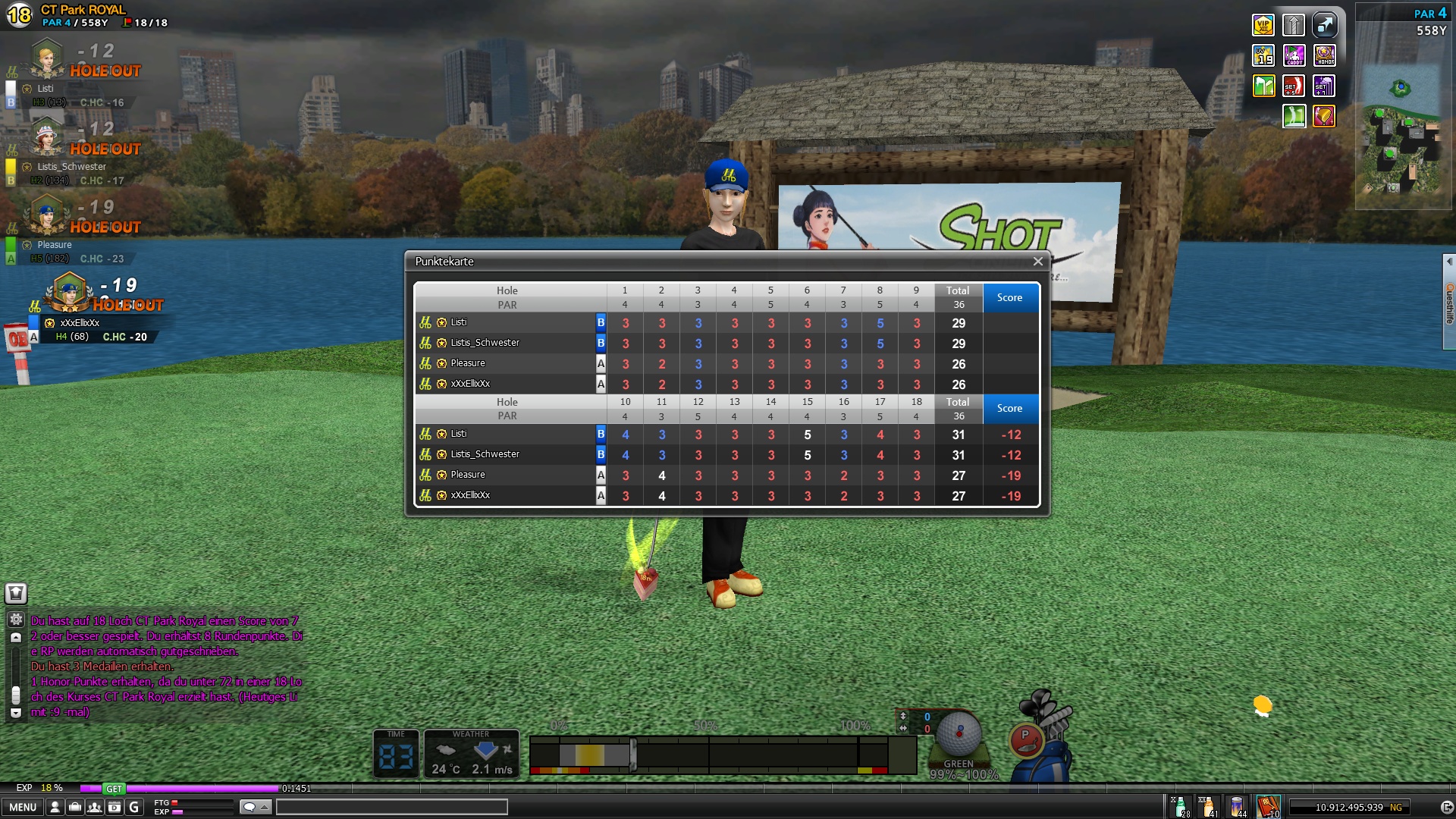1456x819 pixels.
Task: Open the daily calendar icon
Action: click(115, 808)
